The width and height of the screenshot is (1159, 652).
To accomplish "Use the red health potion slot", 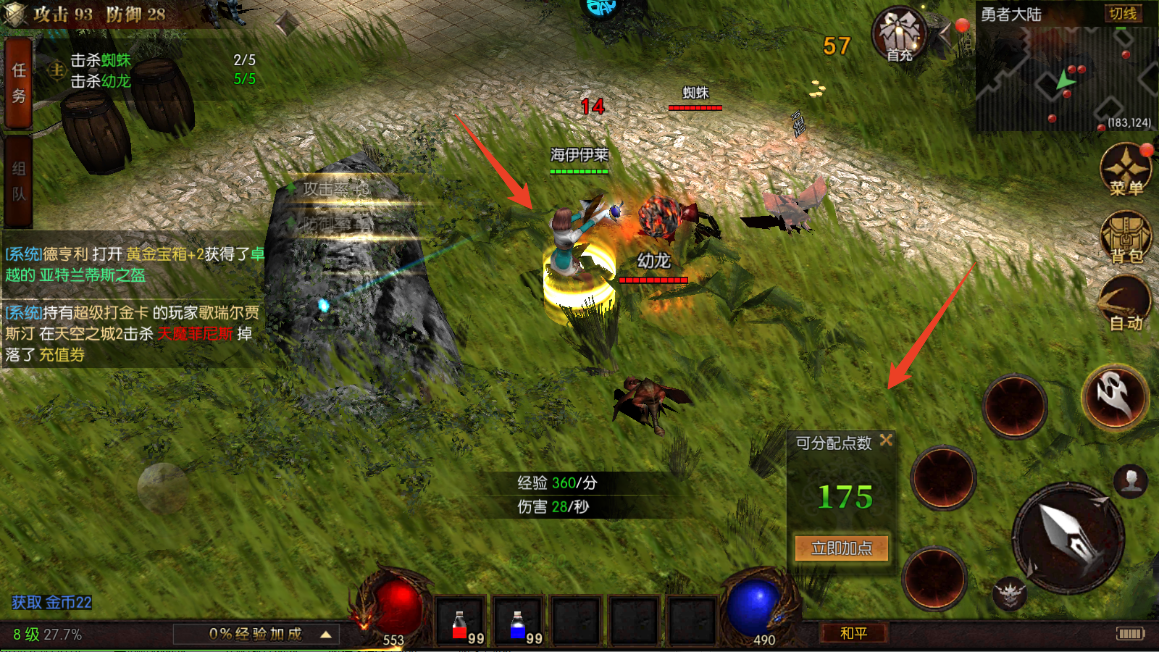I will click(x=460, y=621).
